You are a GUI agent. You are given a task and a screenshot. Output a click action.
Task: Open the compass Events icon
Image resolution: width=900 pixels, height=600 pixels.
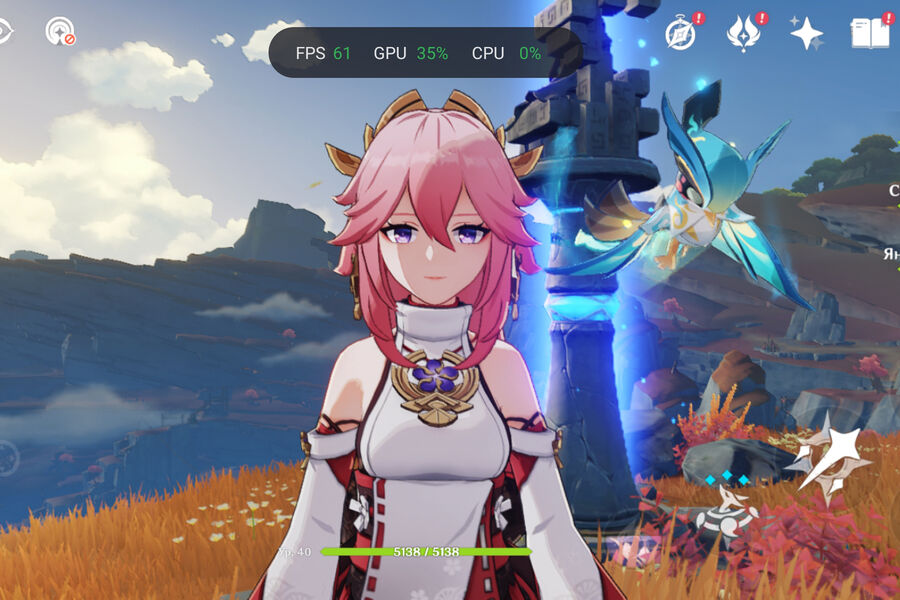682,34
